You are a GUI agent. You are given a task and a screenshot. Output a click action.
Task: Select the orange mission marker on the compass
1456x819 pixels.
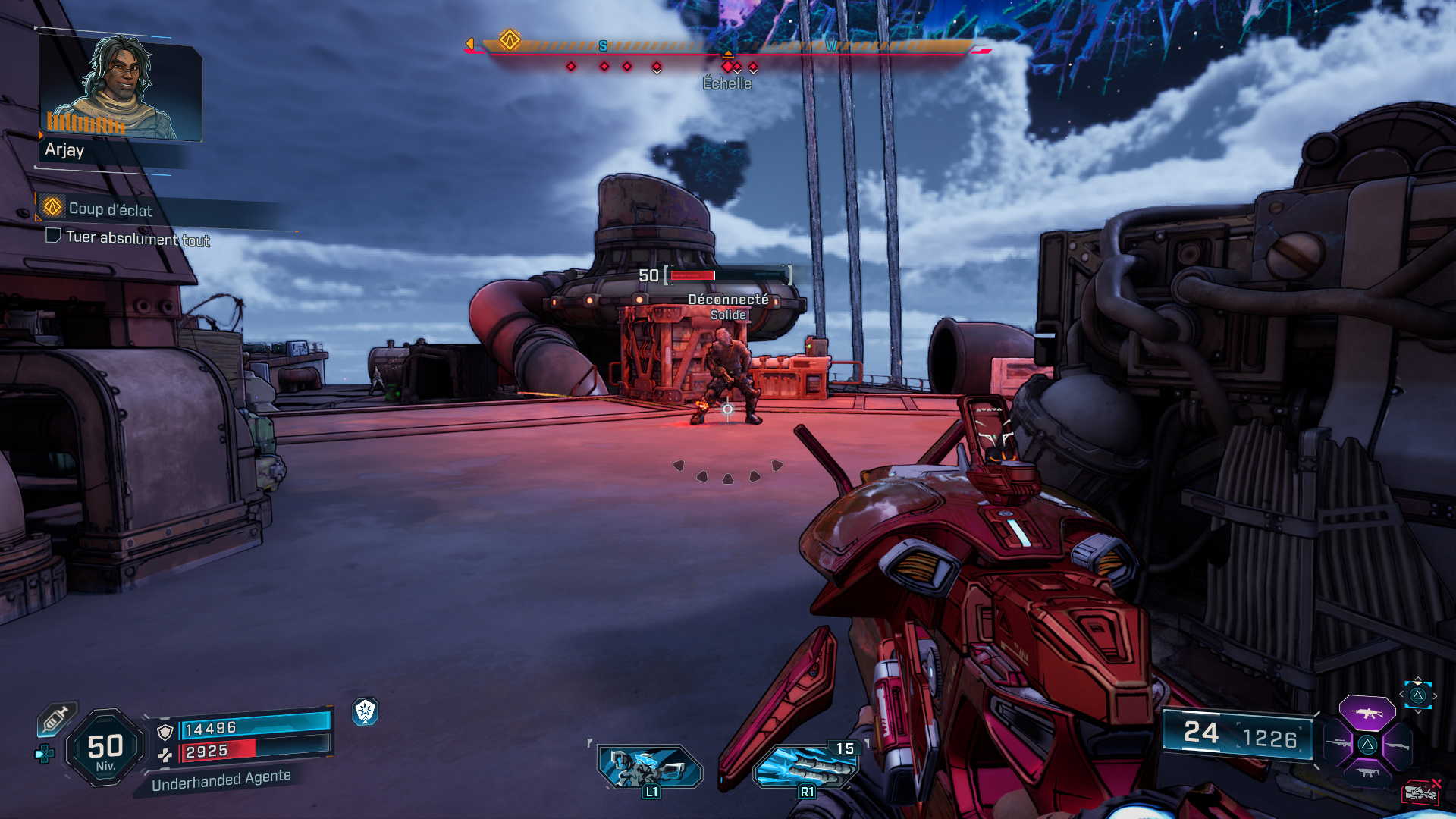[x=510, y=39]
